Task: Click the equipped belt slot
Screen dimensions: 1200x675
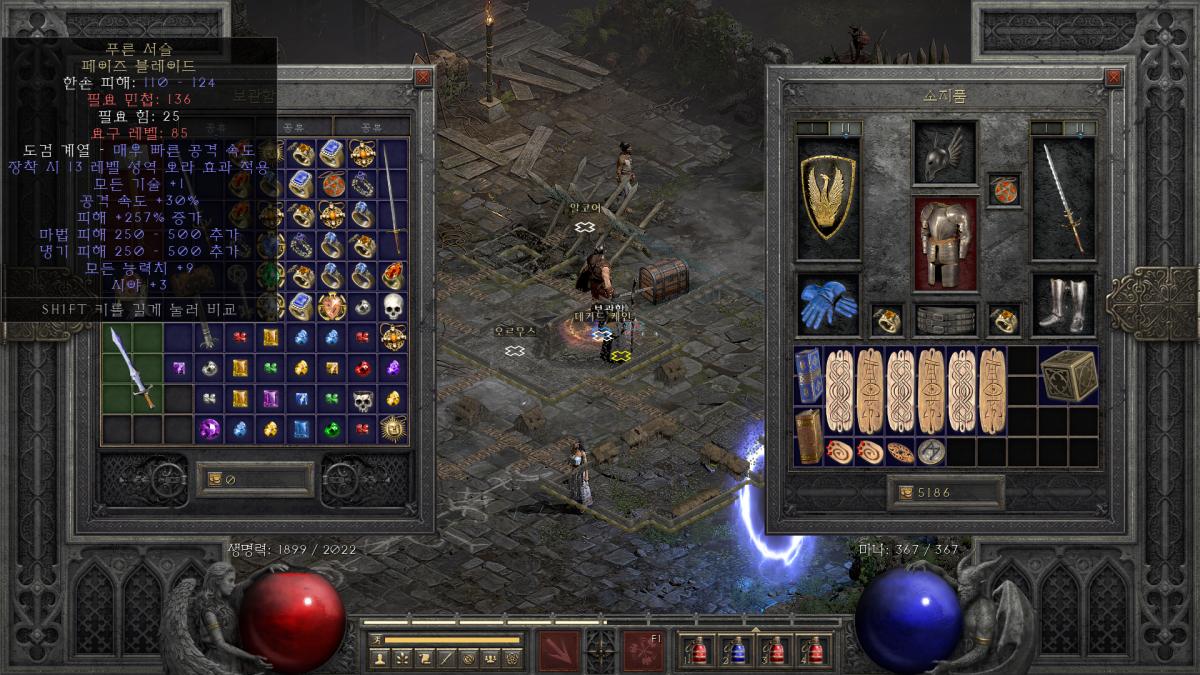Action: pos(944,320)
